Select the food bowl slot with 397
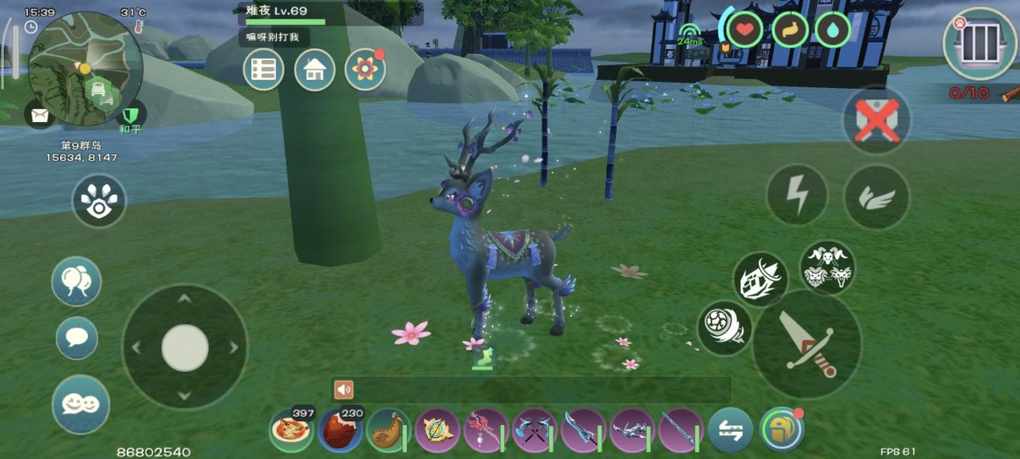This screenshot has width=1020, height=459. coord(291,430)
